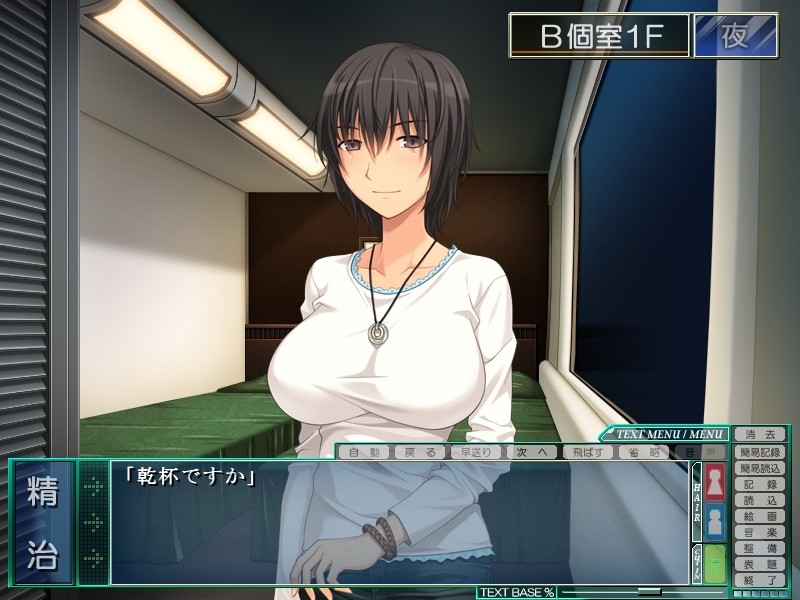Viewport: 800px width, 600px height.
Task: Adjust the TEXT BASE % slider
Action: coord(650,592)
